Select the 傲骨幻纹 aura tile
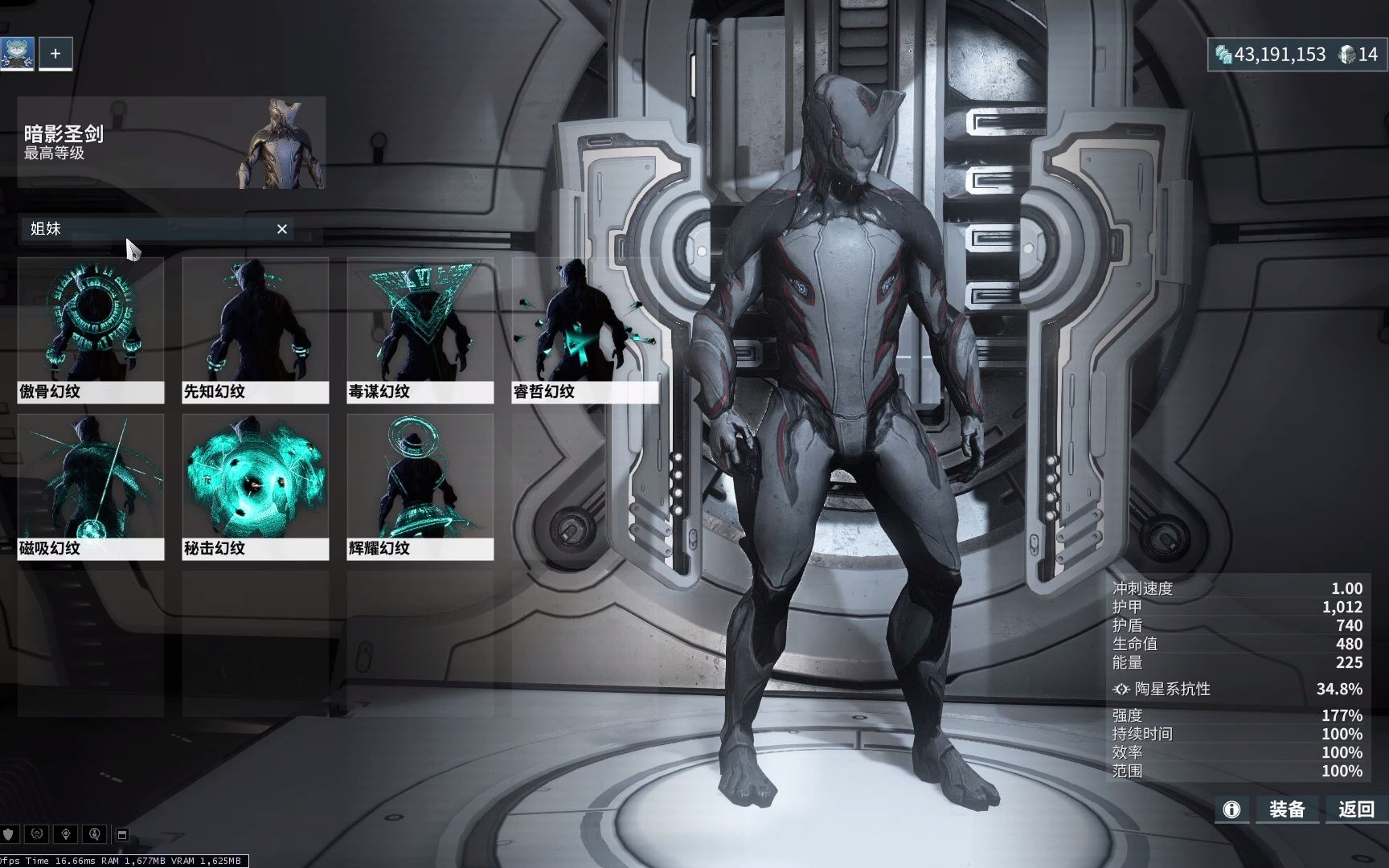This screenshot has height=868, width=1389. tap(91, 330)
